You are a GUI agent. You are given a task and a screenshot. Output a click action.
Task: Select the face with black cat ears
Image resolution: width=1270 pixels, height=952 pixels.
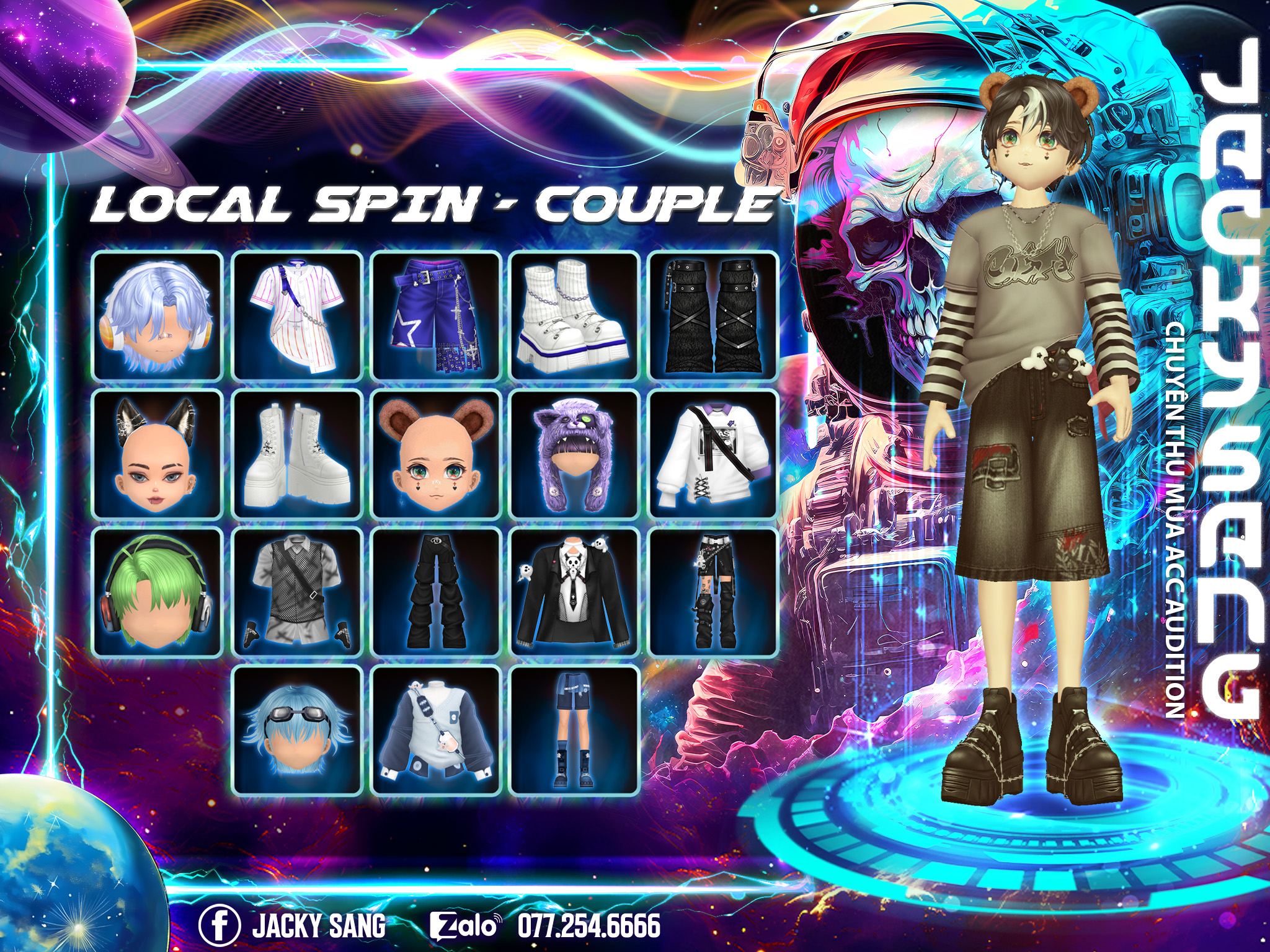[x=158, y=454]
